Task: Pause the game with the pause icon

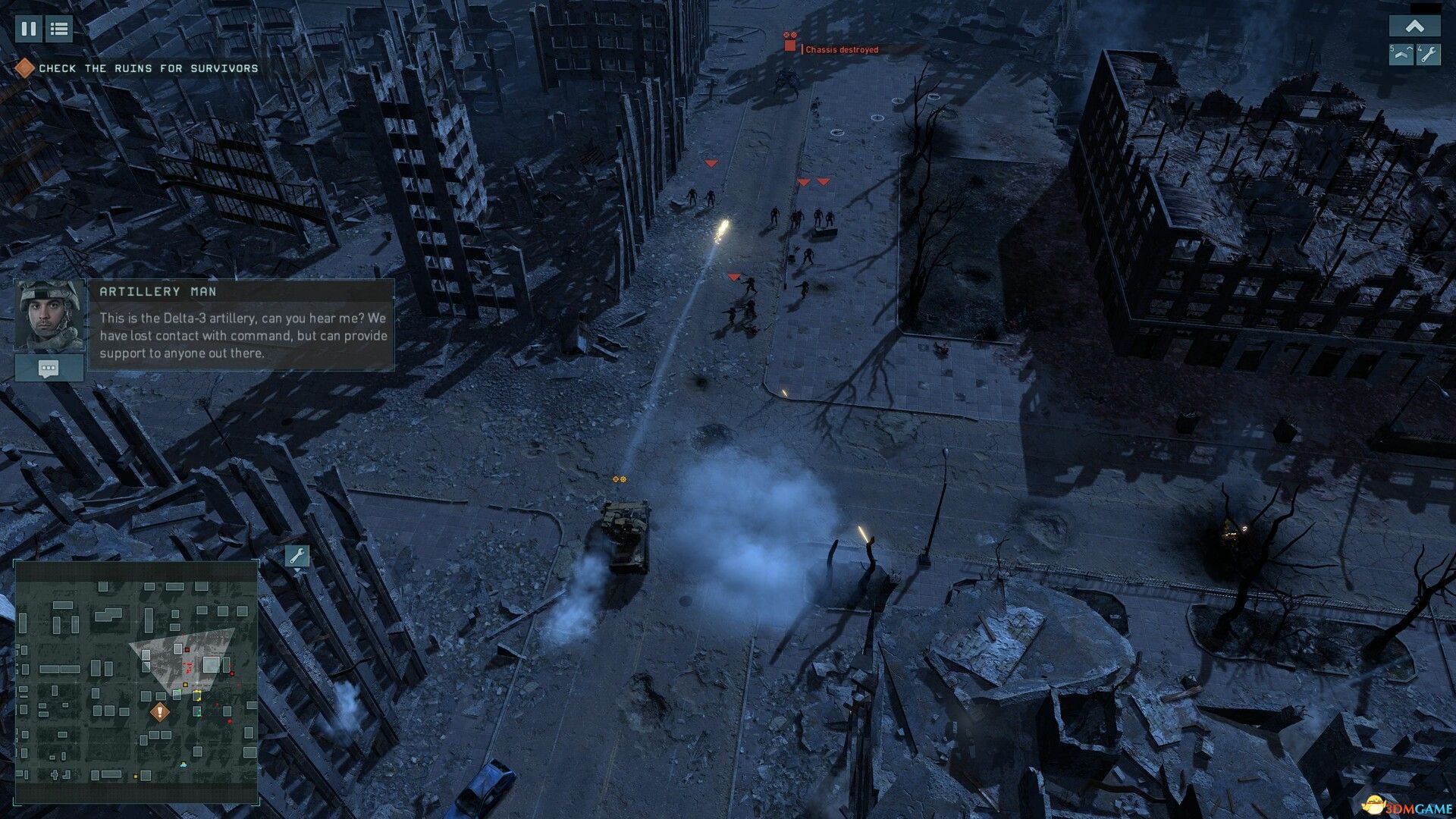Action: pos(28,30)
